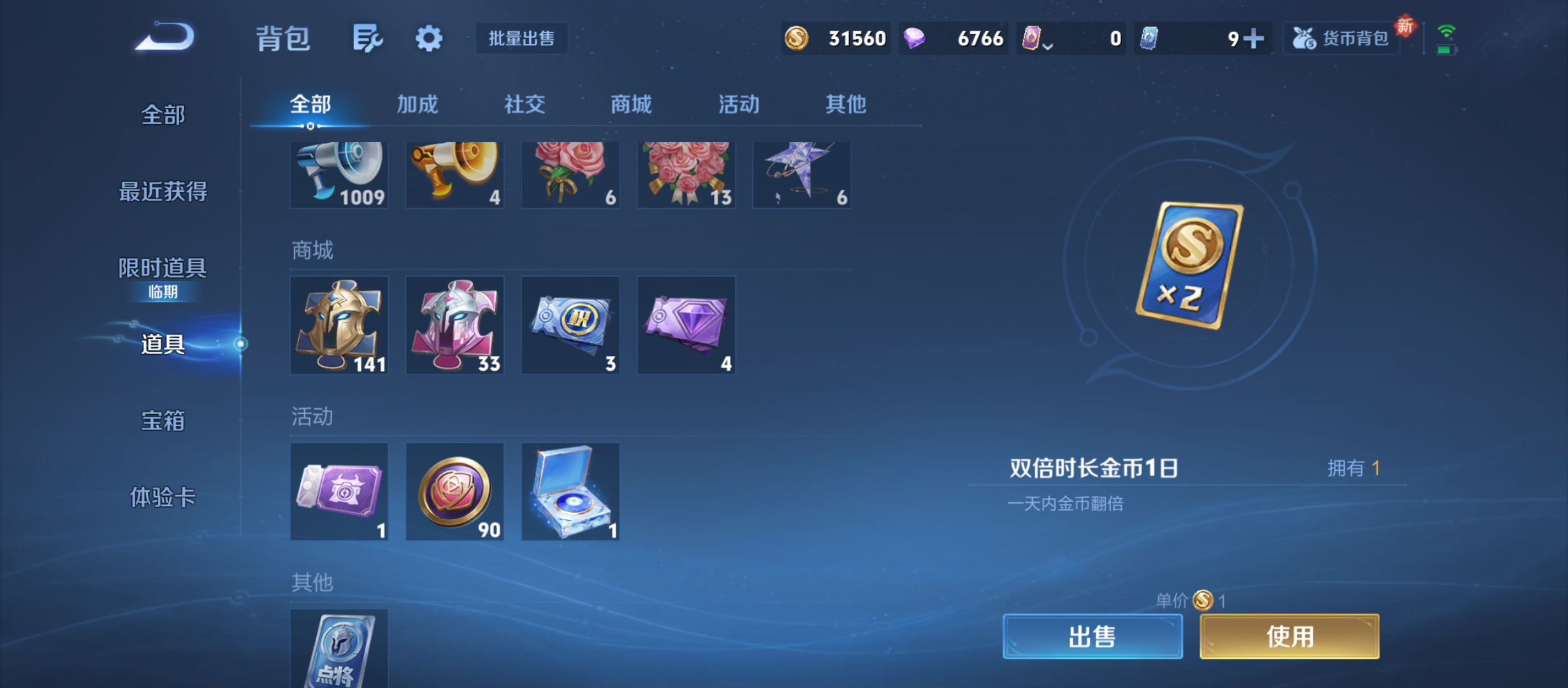The image size is (1568, 688).
Task: Select the 点将 card under 其他
Action: point(339,650)
